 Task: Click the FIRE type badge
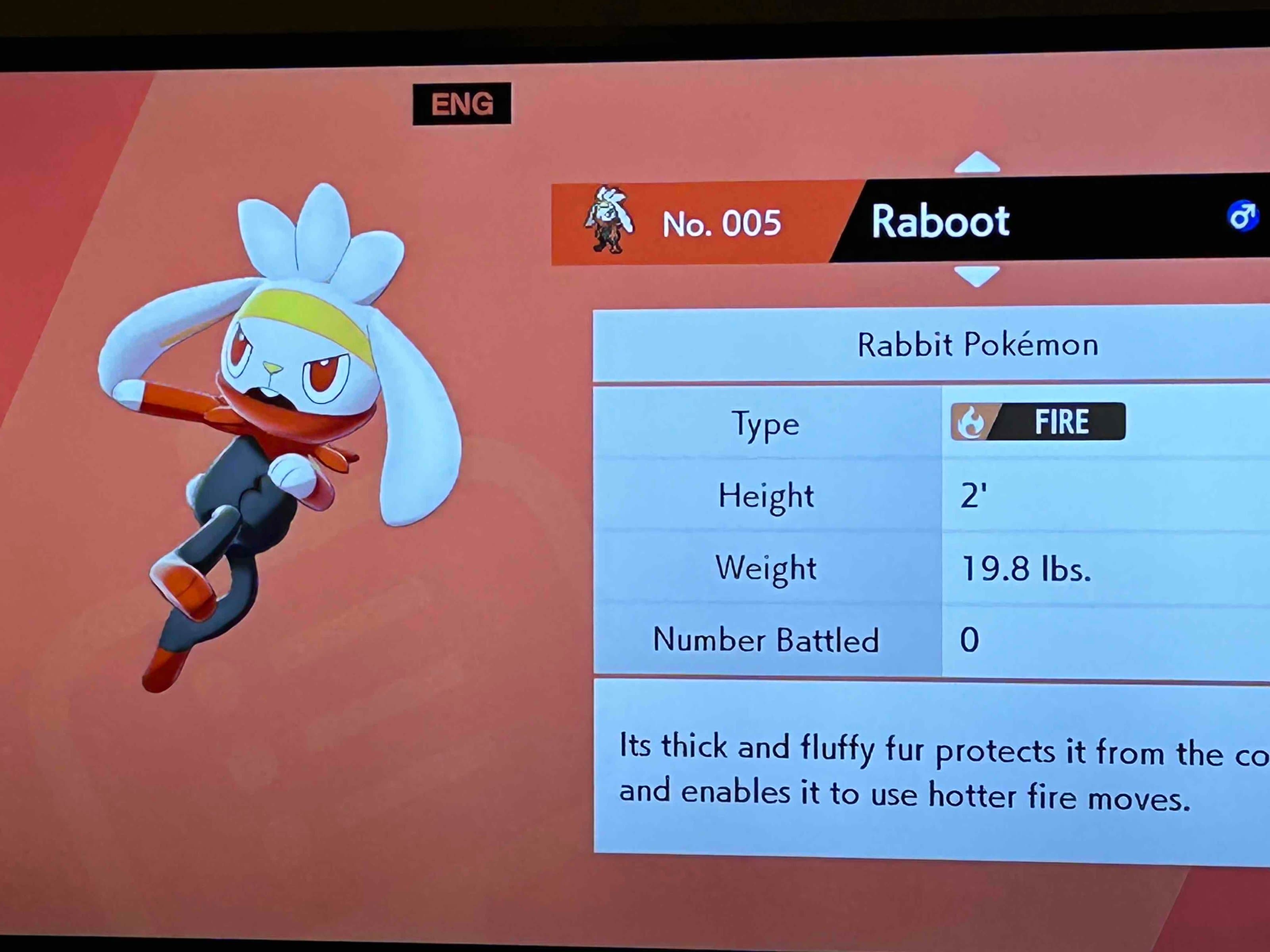tap(1038, 422)
